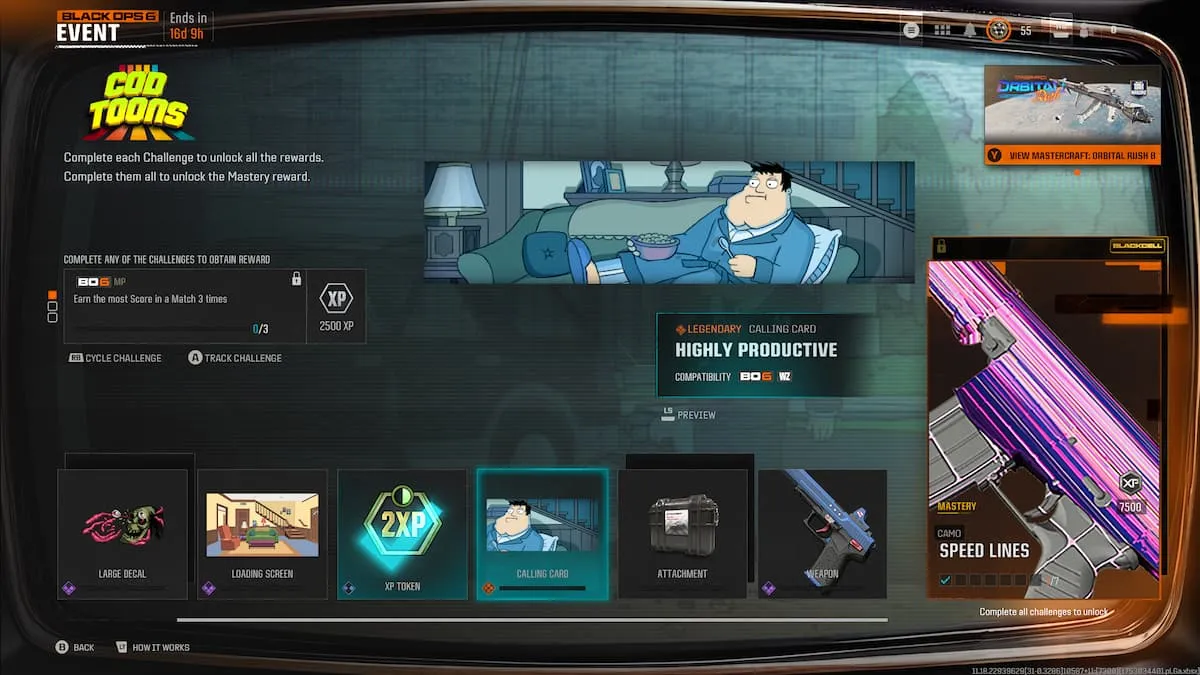The height and width of the screenshot is (675, 1200).
Task: Open How It Works info
Action: (x=153, y=647)
